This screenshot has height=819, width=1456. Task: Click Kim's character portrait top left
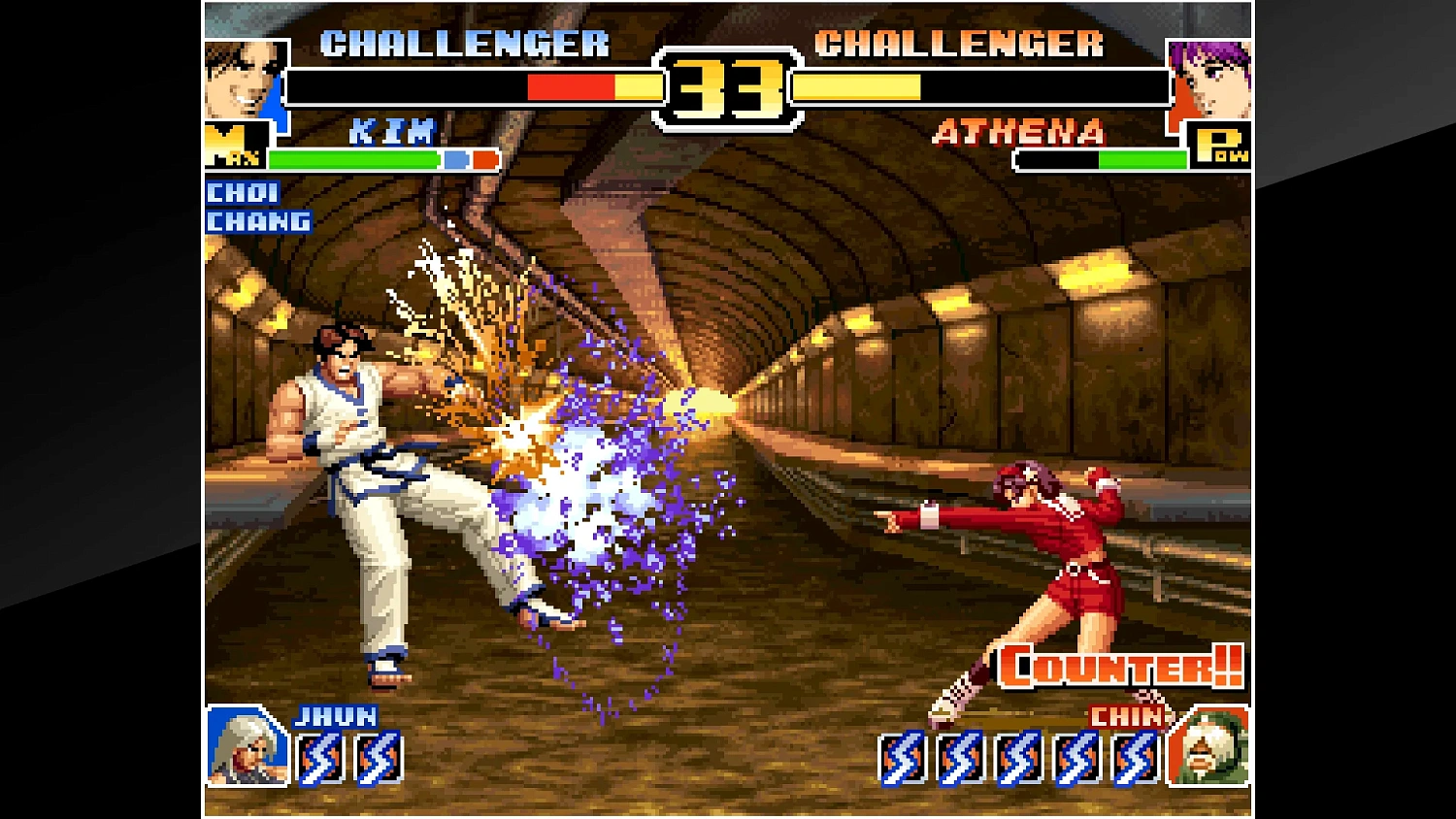[243, 78]
